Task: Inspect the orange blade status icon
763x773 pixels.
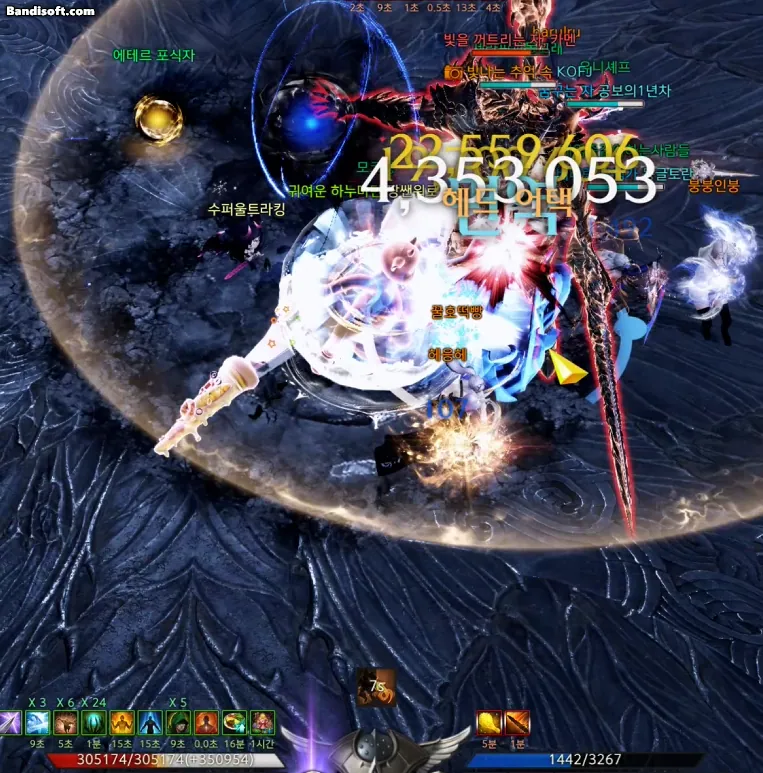Action: [x=517, y=722]
